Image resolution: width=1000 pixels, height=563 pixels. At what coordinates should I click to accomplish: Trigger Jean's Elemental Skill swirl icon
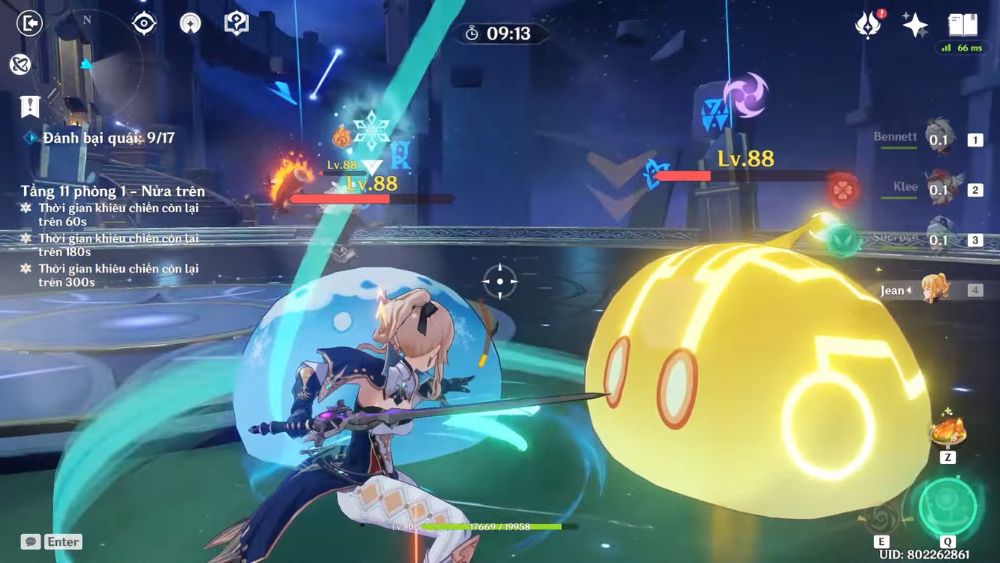[x=882, y=518]
